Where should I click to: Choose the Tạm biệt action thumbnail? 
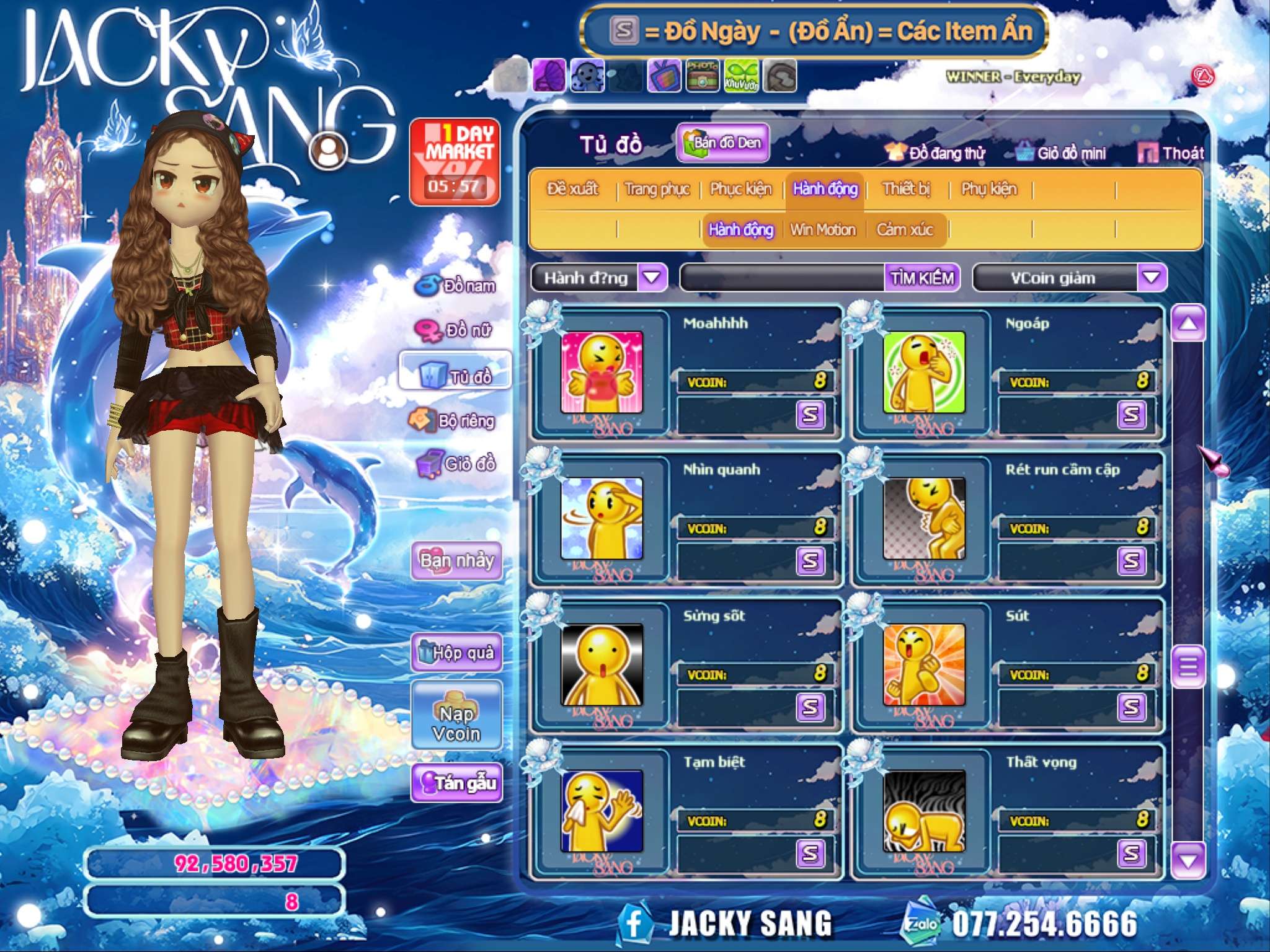pyautogui.click(x=602, y=811)
